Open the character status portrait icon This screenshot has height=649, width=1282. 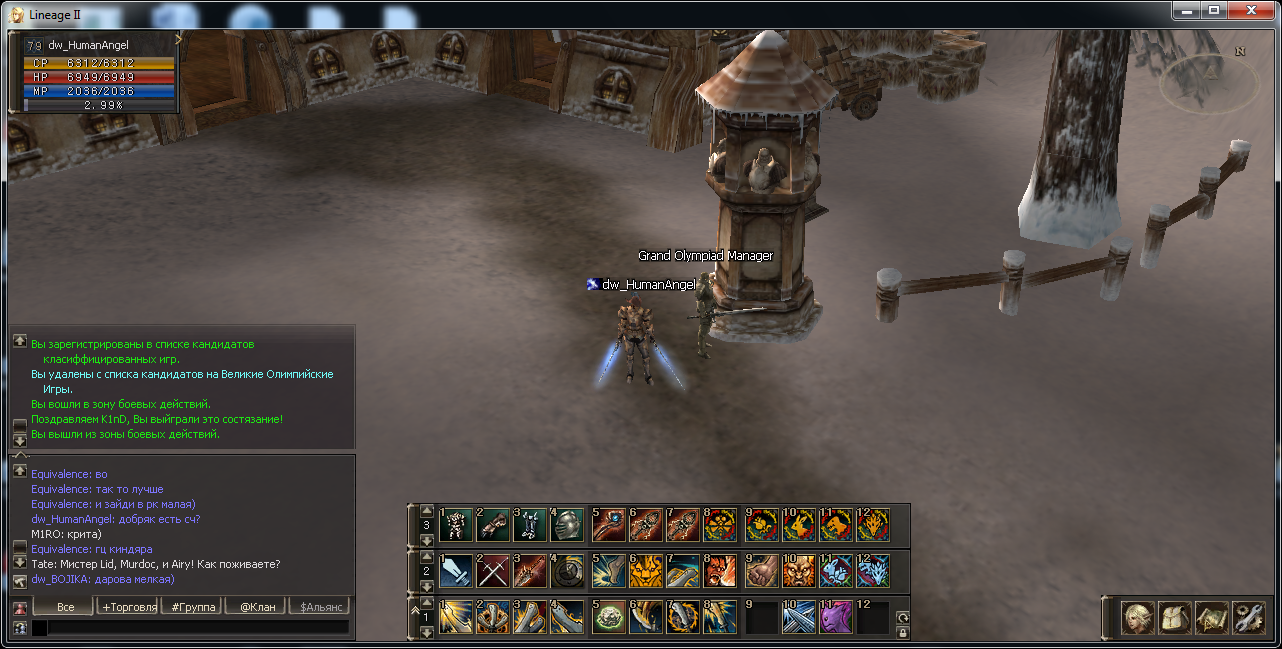[x=1137, y=618]
